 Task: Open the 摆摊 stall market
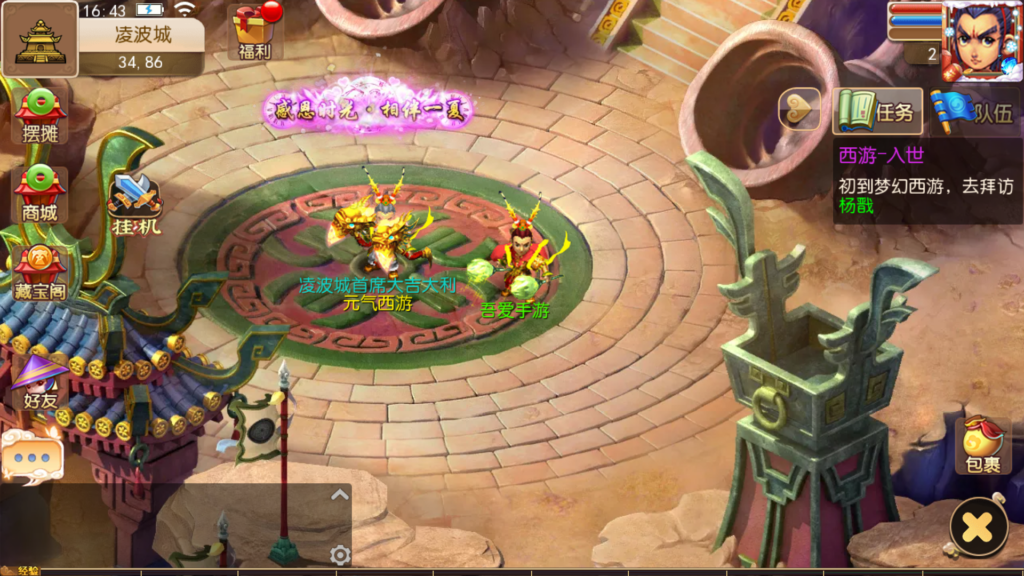pyautogui.click(x=40, y=118)
